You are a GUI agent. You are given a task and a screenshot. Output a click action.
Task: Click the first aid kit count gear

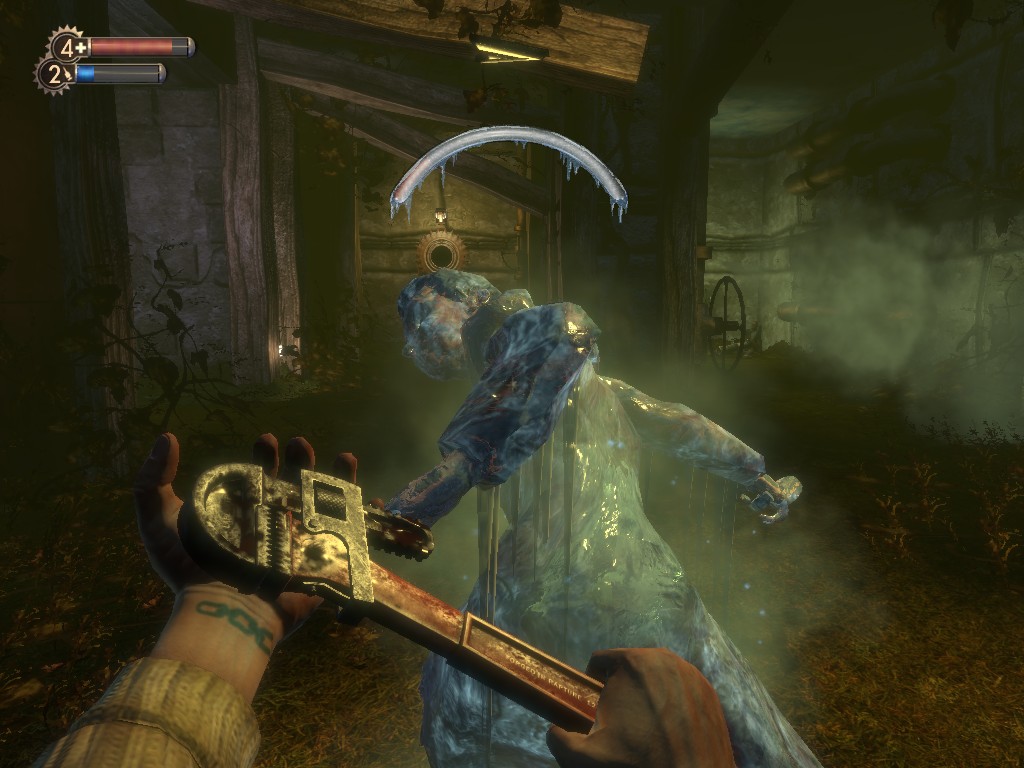click(69, 46)
